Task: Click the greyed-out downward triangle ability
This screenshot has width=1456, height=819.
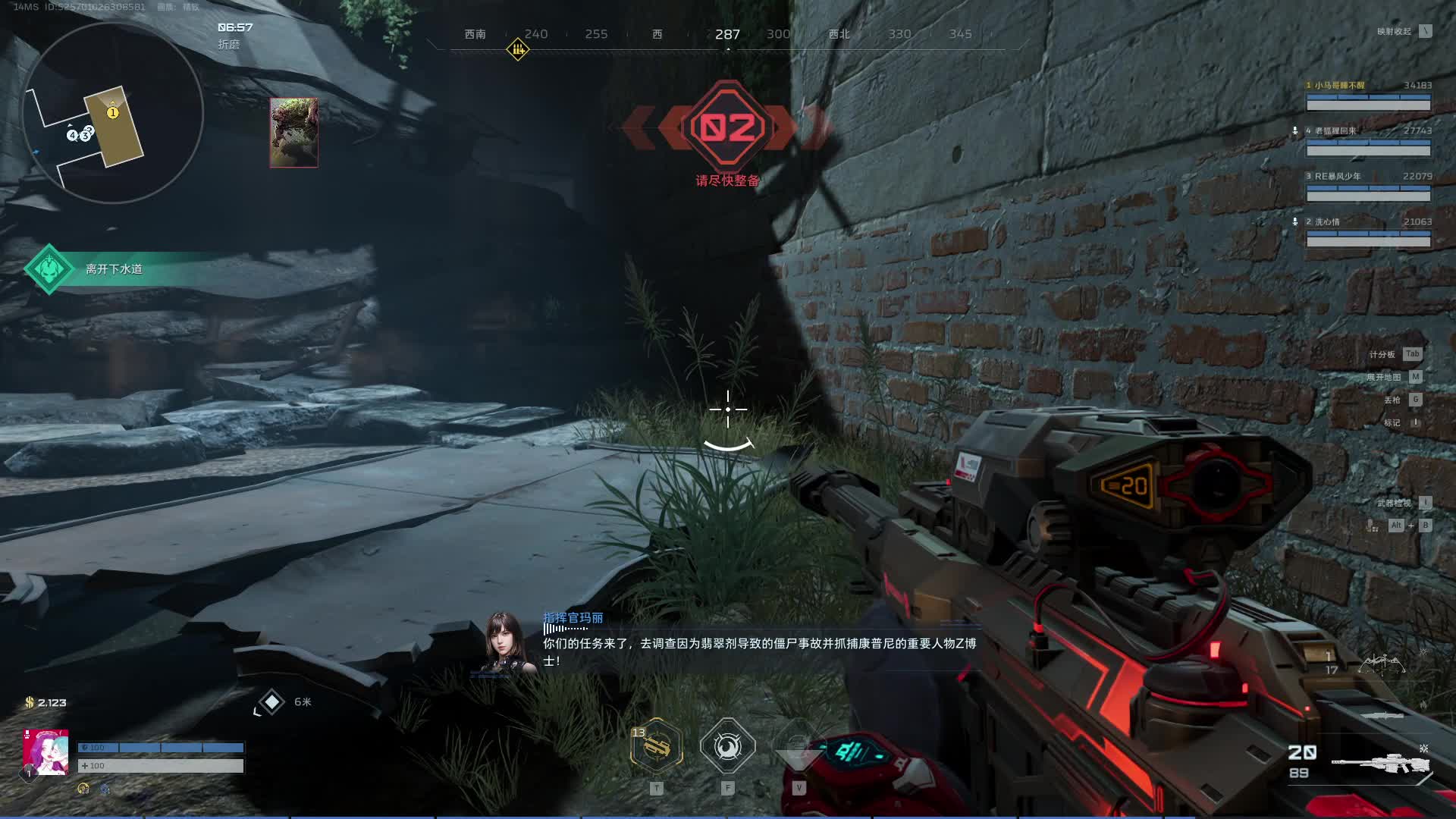Action: point(798,751)
